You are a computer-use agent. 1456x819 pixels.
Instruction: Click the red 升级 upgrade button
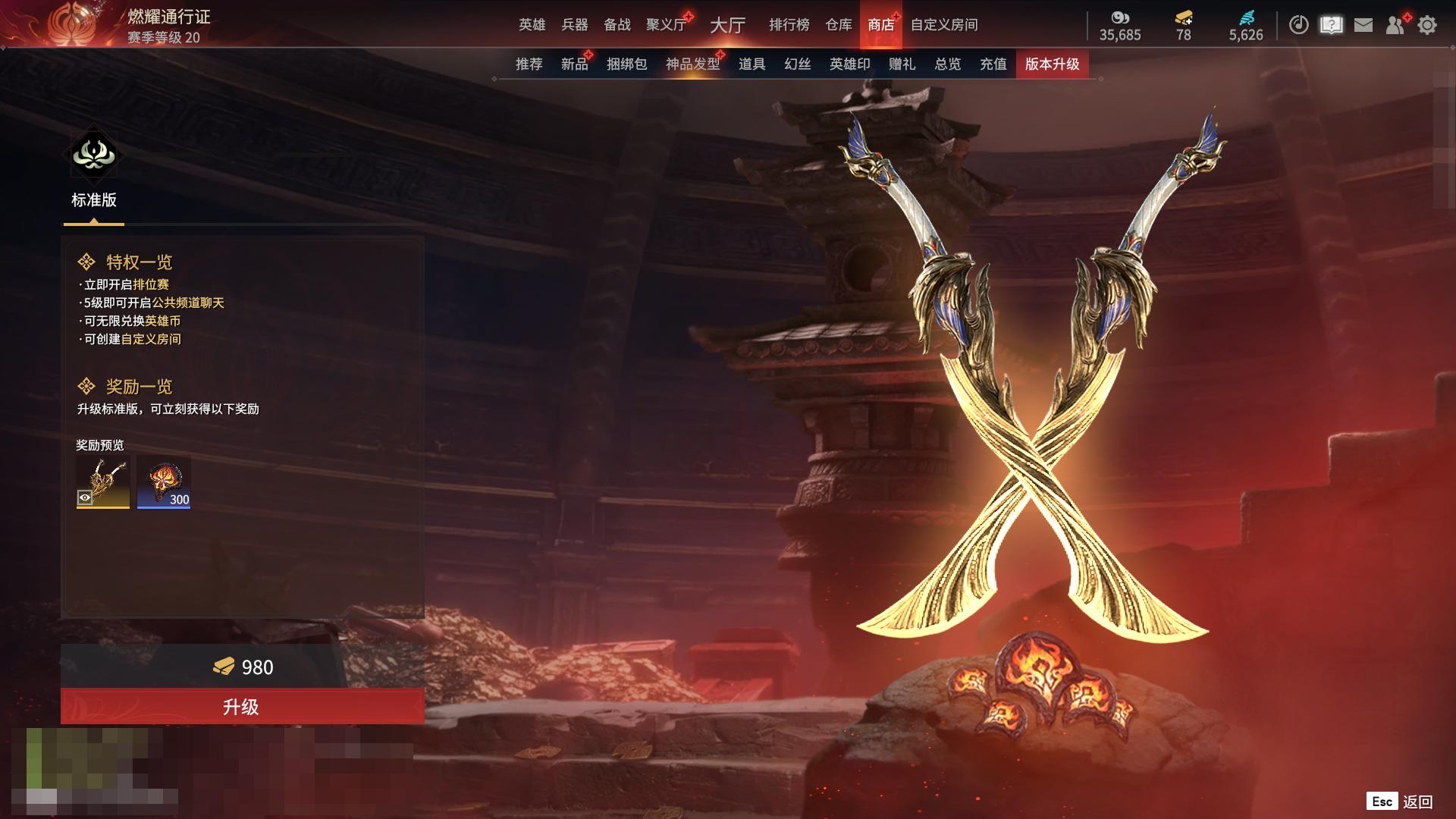pos(242,707)
